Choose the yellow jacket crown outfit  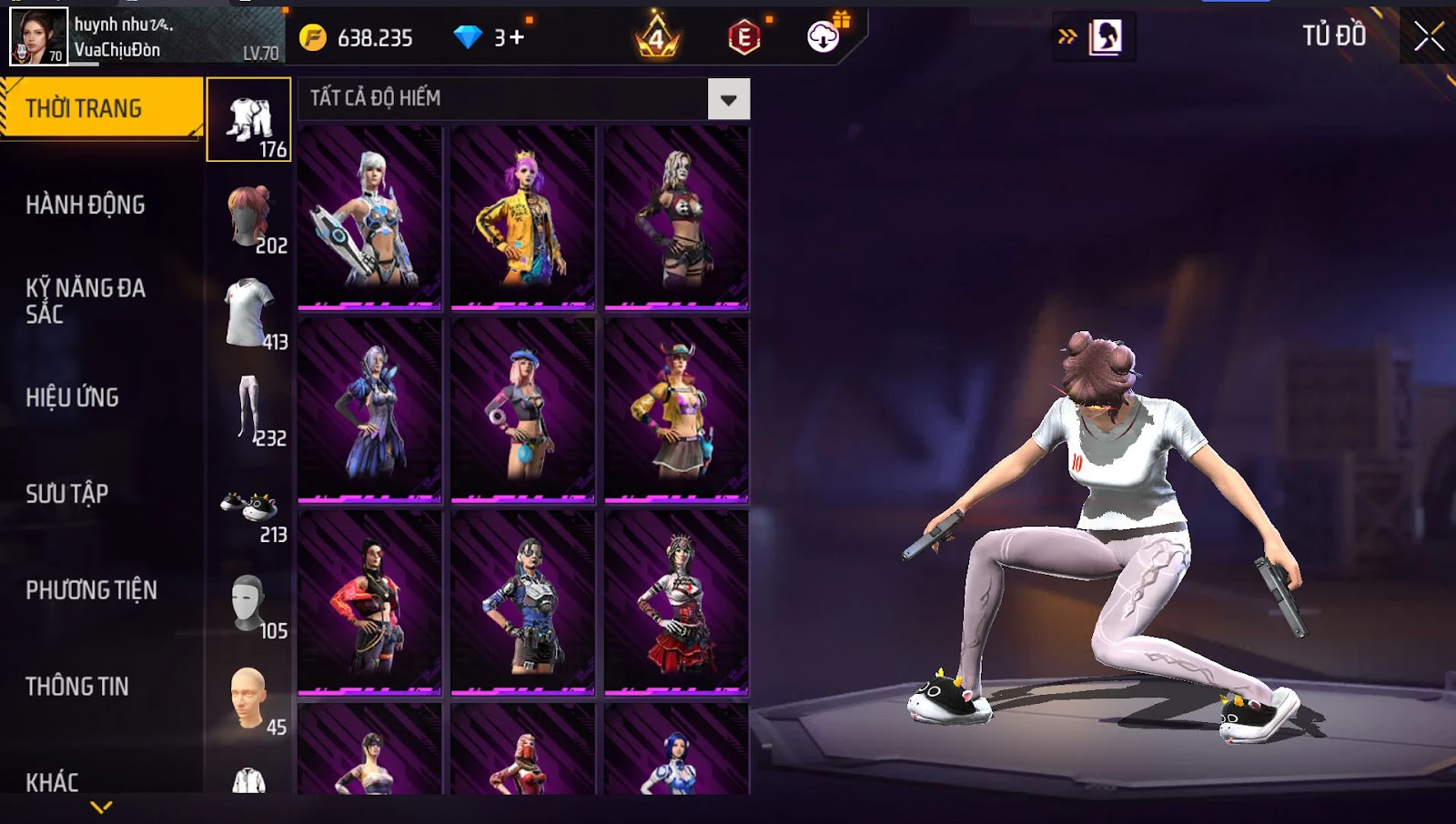522,216
